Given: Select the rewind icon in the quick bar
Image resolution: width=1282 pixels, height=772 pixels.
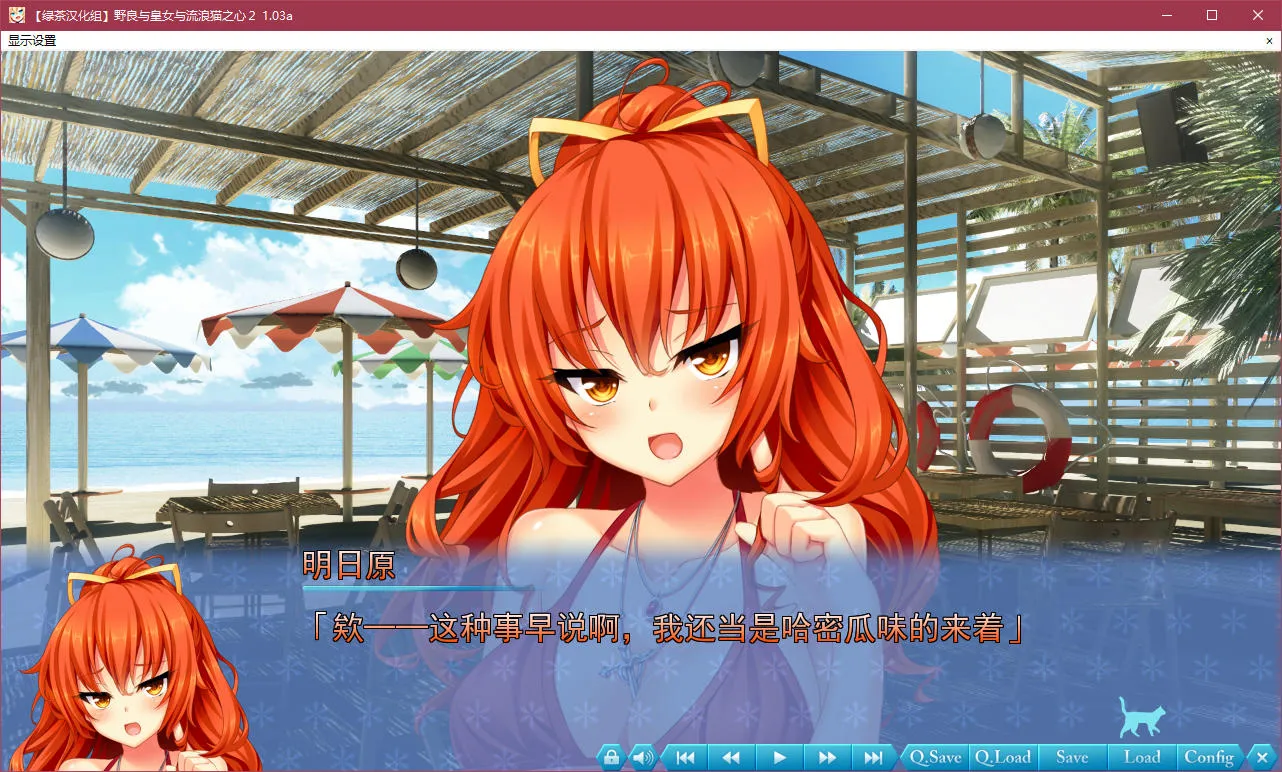Looking at the screenshot, I should click(730, 757).
